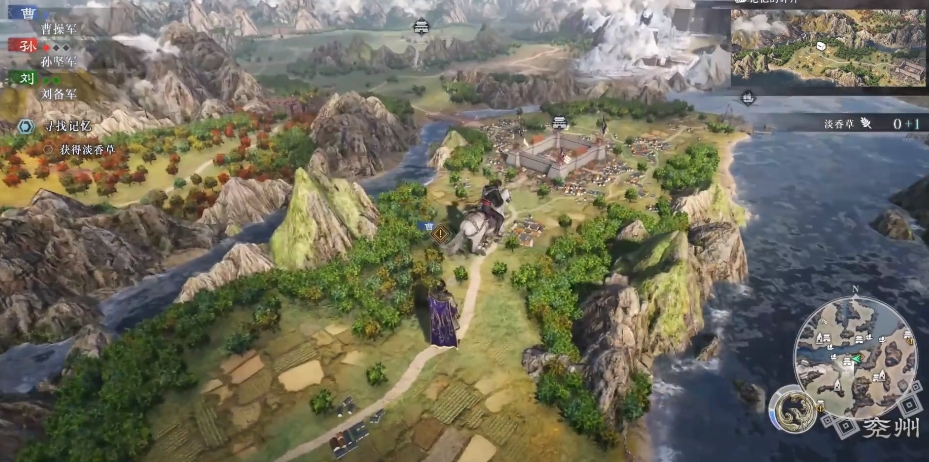This screenshot has width=929, height=462.
Task: Select the map marker above the walled city
Action: 560,122
